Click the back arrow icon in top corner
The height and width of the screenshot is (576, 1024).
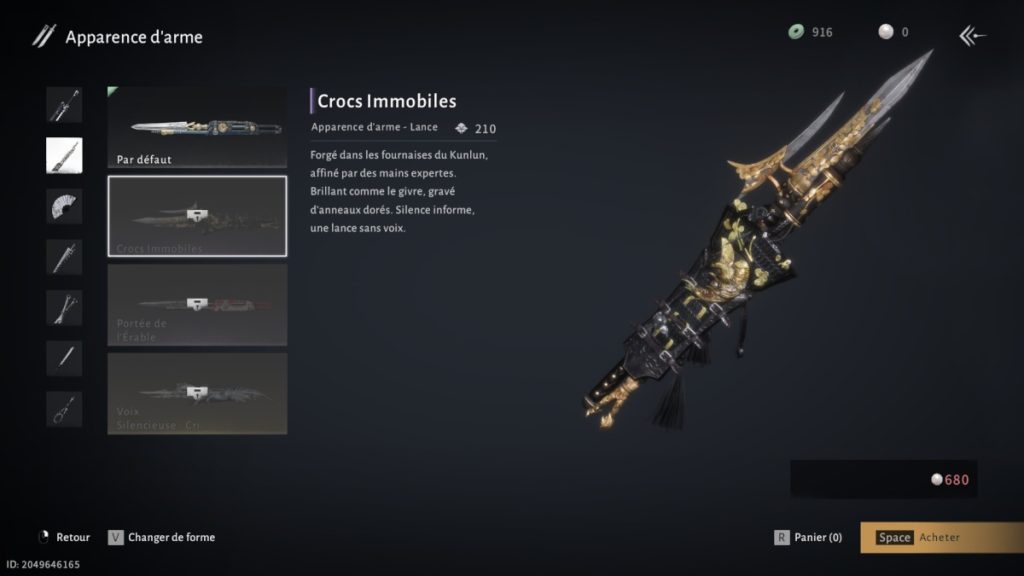click(972, 36)
